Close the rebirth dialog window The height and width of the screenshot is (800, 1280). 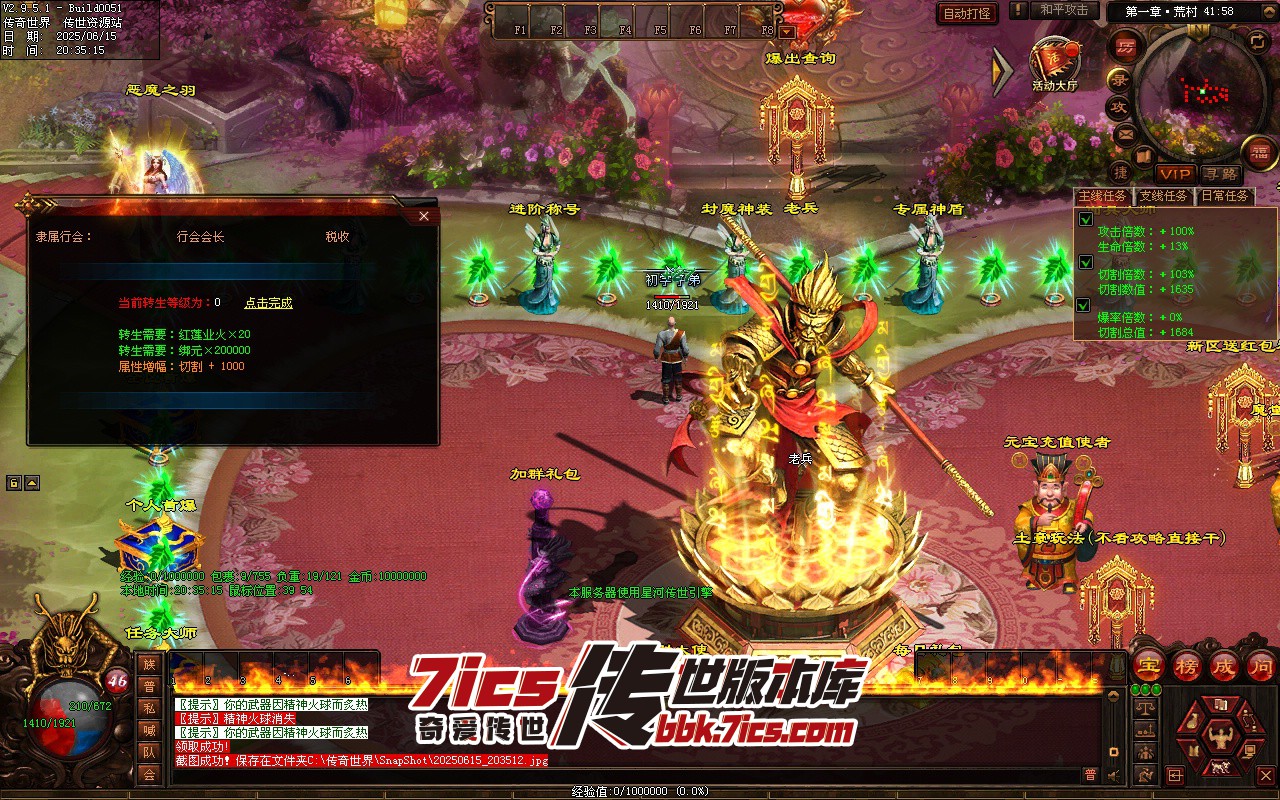[424, 216]
